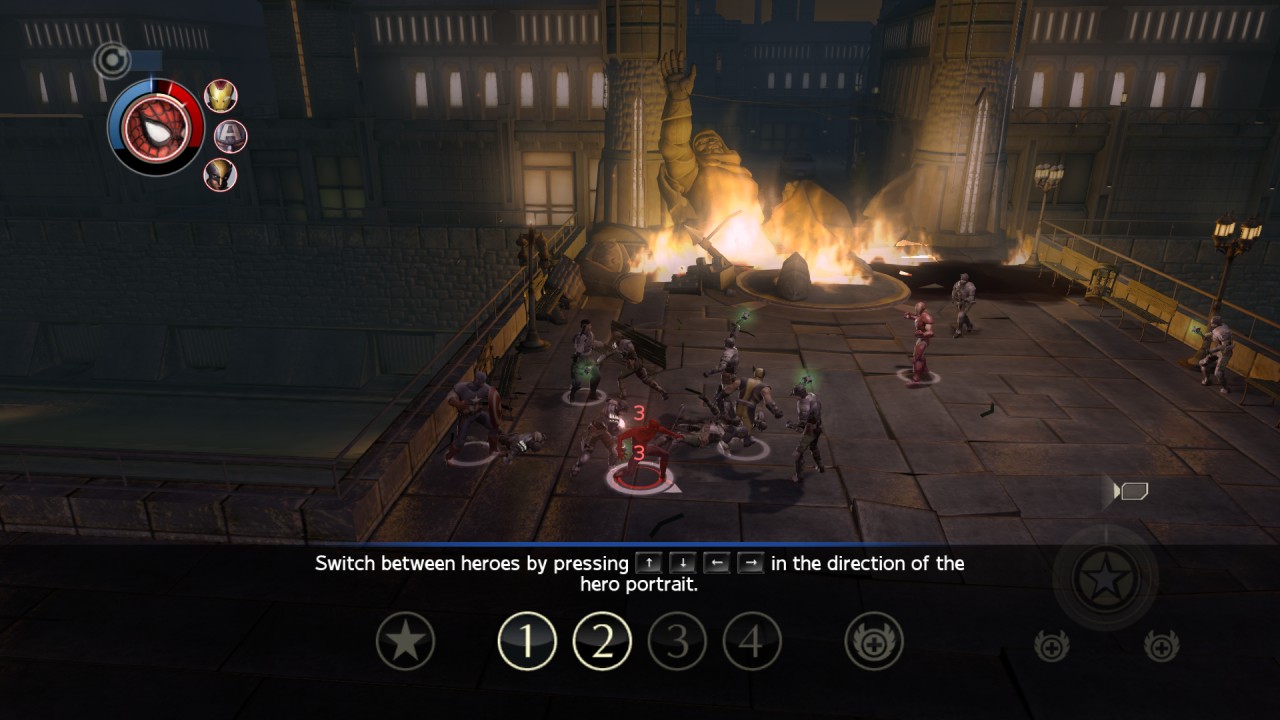The width and height of the screenshot is (1280, 720).
Task: Use the large winged medical cross button
Action: 874,641
